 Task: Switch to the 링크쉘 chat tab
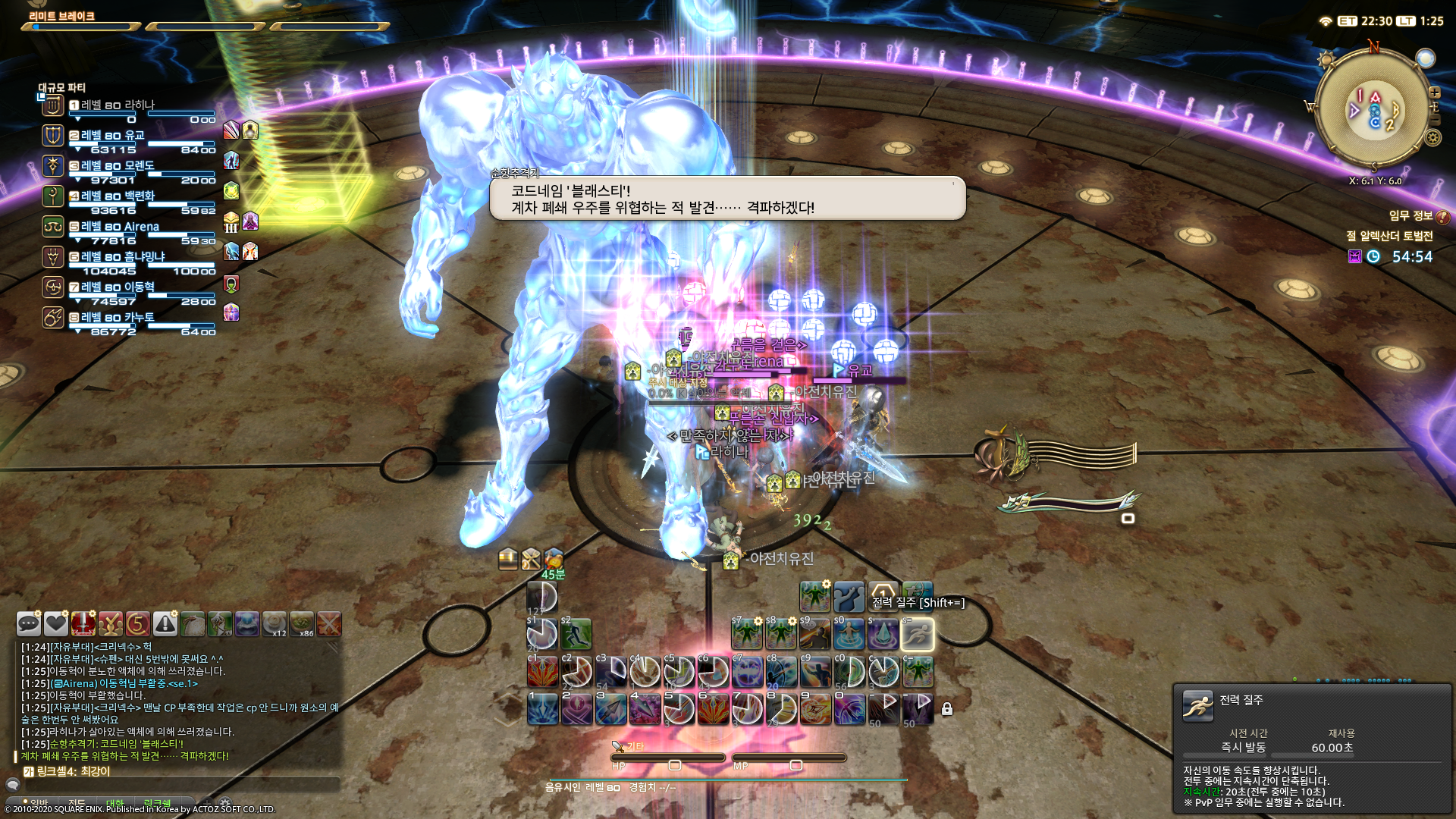tap(158, 802)
